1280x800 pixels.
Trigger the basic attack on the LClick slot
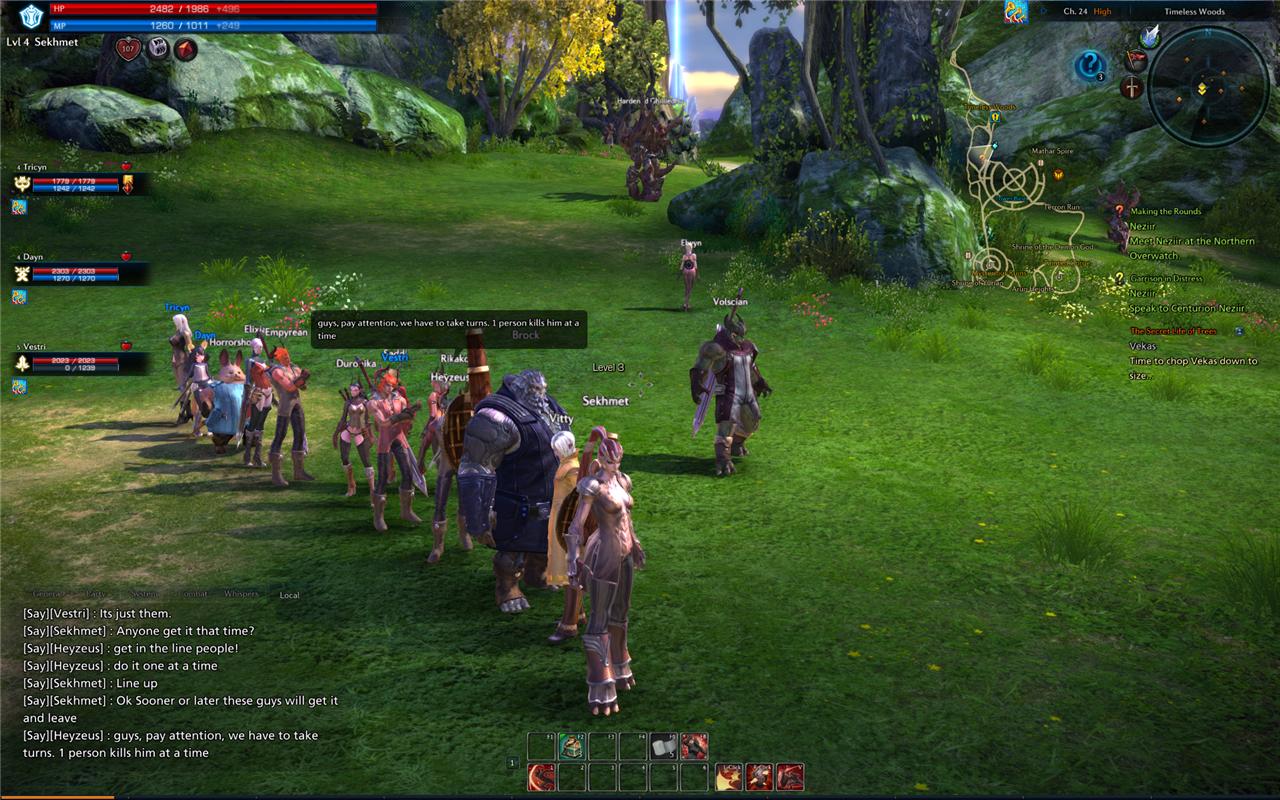coord(729,777)
